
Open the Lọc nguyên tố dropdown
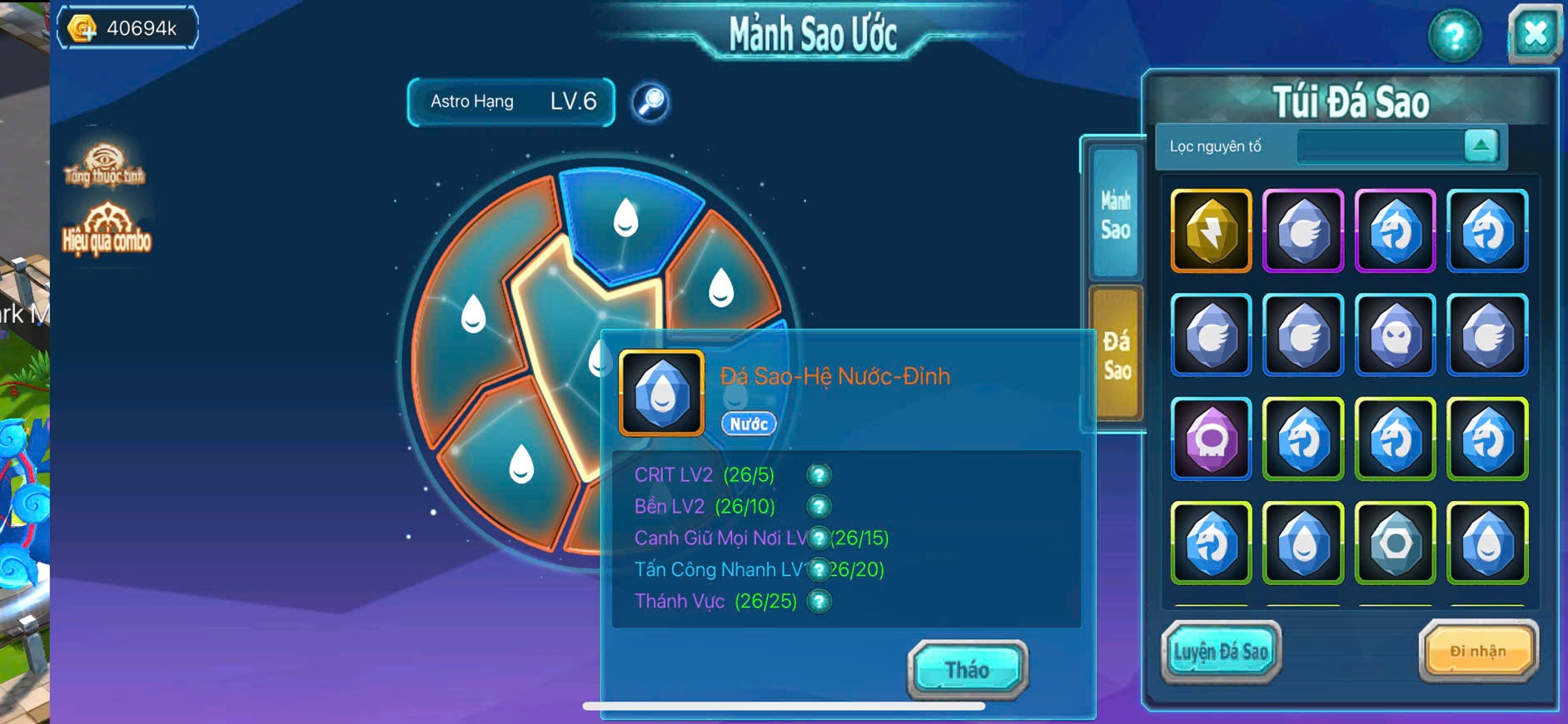pyautogui.click(x=1481, y=146)
